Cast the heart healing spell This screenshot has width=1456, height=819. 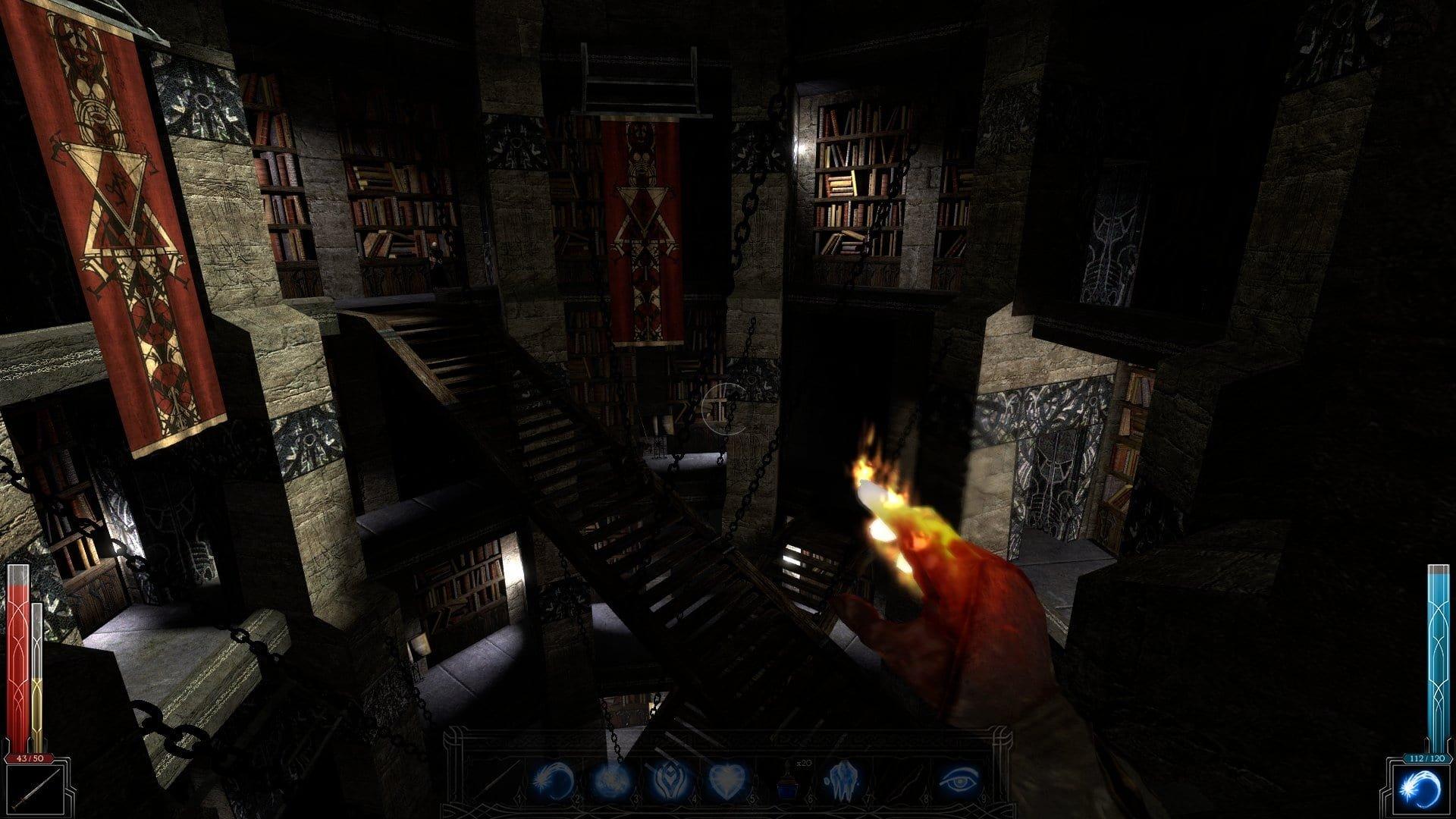(726, 780)
